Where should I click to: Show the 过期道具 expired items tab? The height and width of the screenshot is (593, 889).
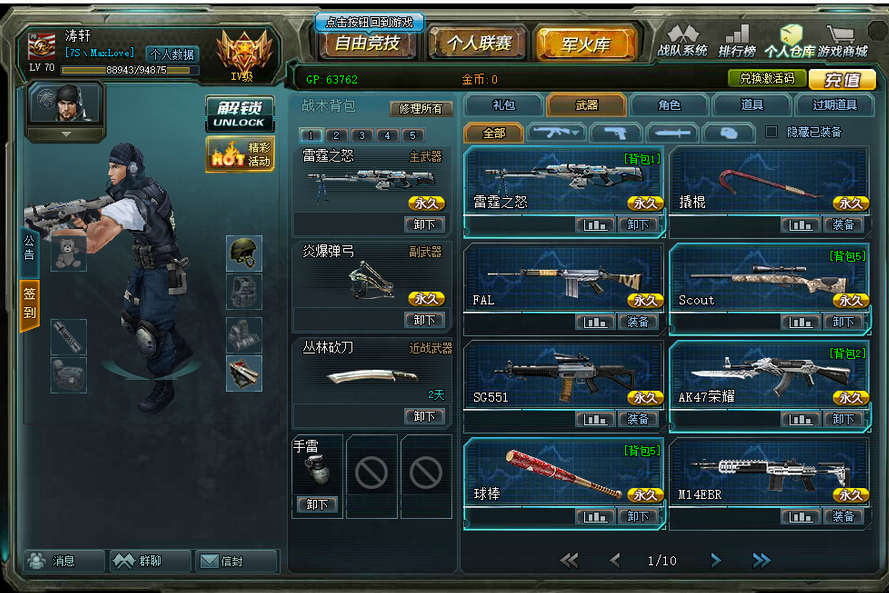(x=834, y=105)
